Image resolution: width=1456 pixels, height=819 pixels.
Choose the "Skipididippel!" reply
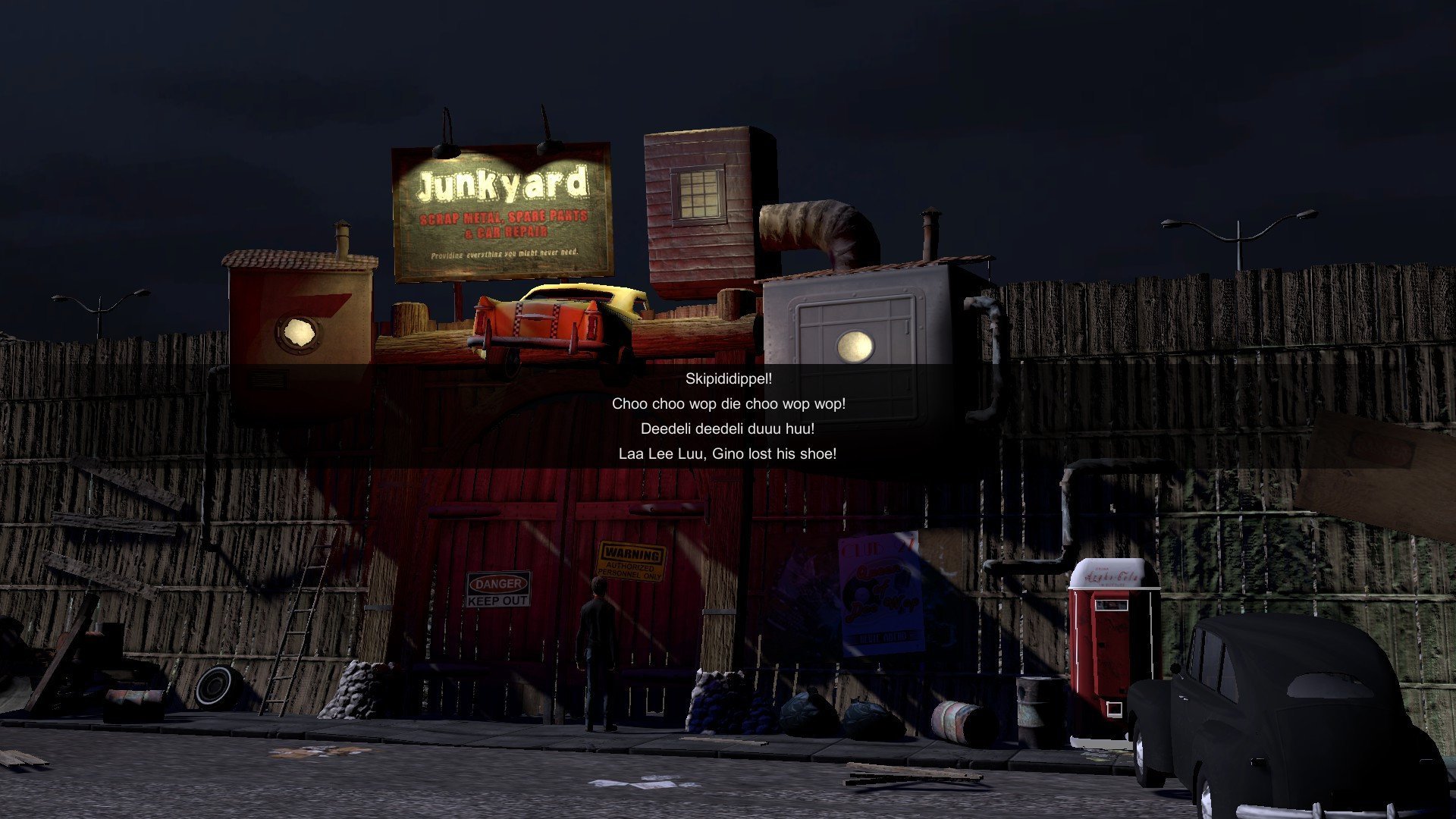click(x=728, y=379)
